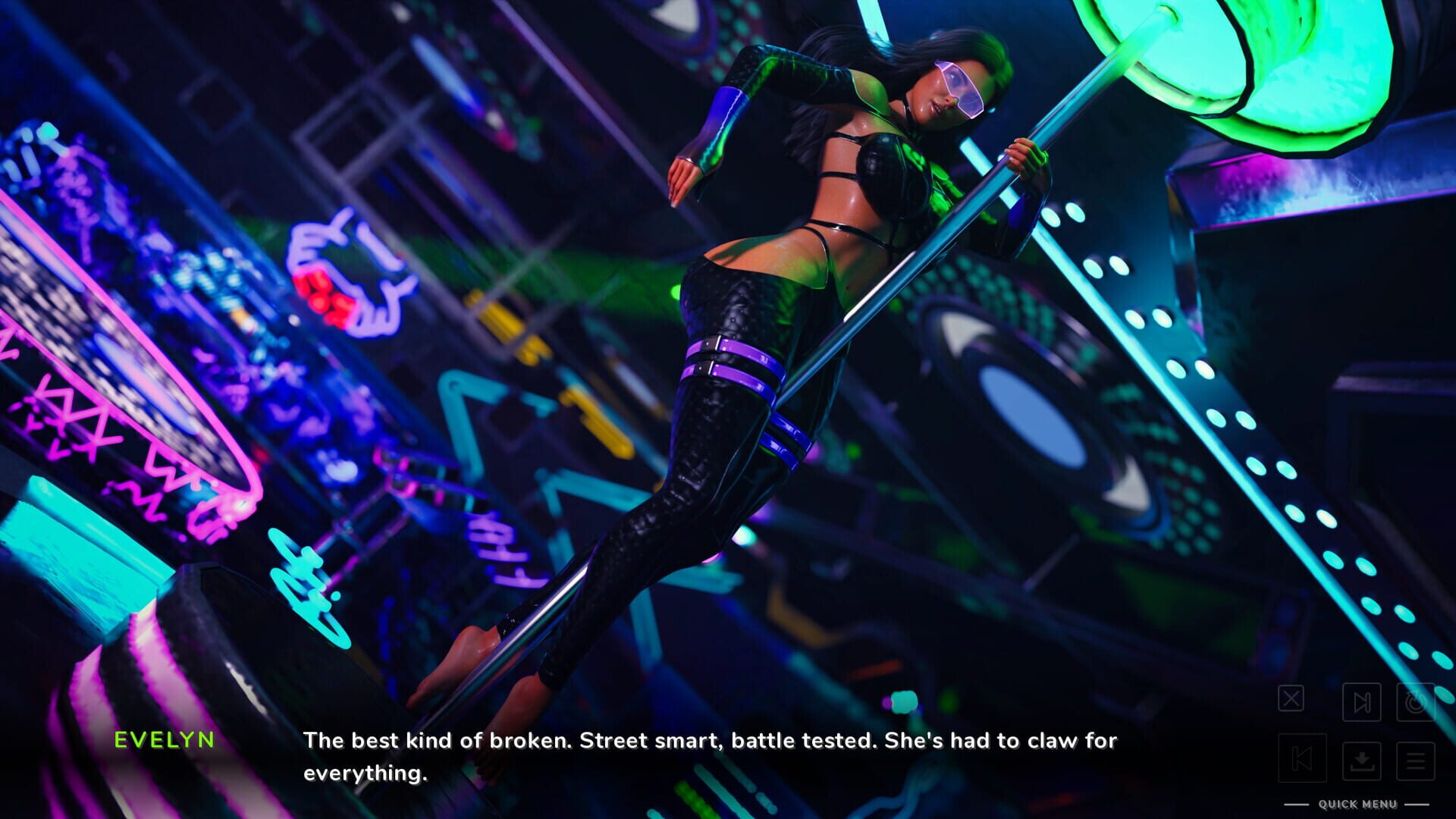Screen dimensions: 1456x819
Task: Open the hamburger quick menu icon
Action: (1414, 762)
